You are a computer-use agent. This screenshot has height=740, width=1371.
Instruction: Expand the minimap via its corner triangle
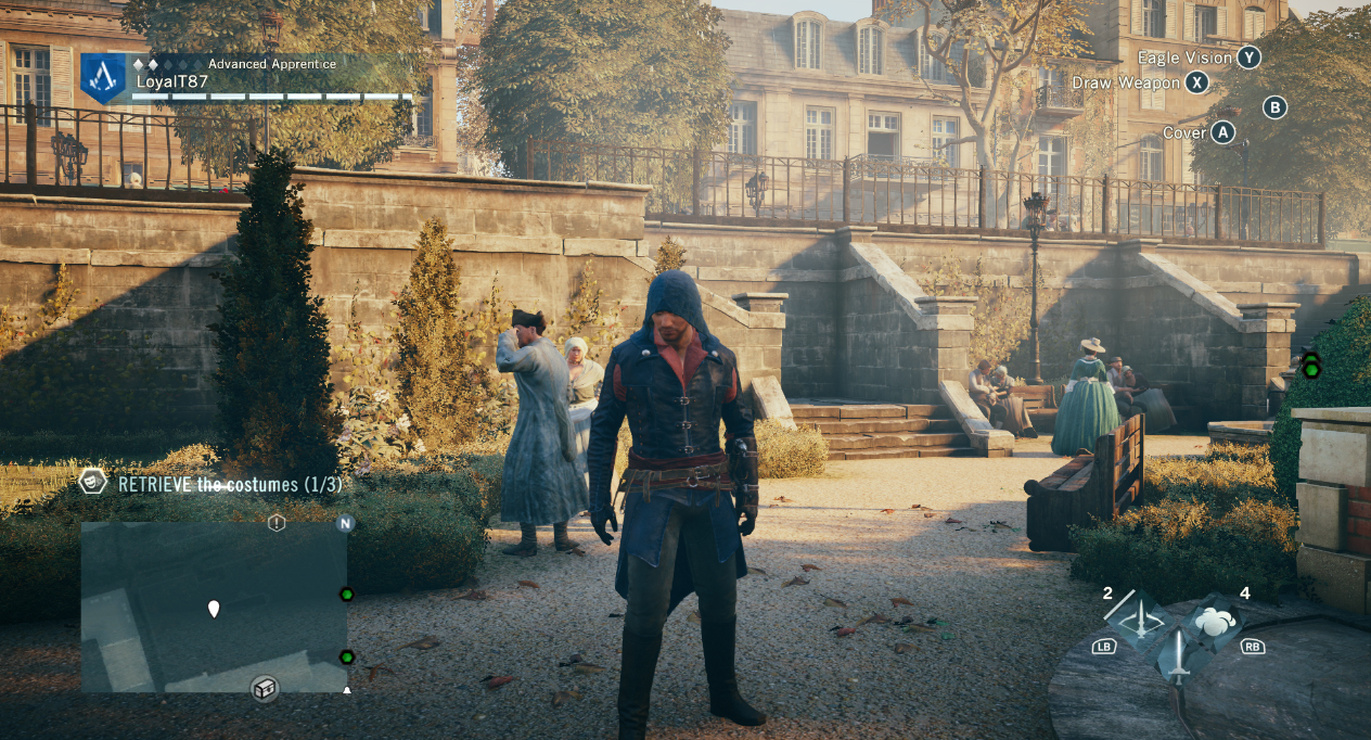click(347, 689)
